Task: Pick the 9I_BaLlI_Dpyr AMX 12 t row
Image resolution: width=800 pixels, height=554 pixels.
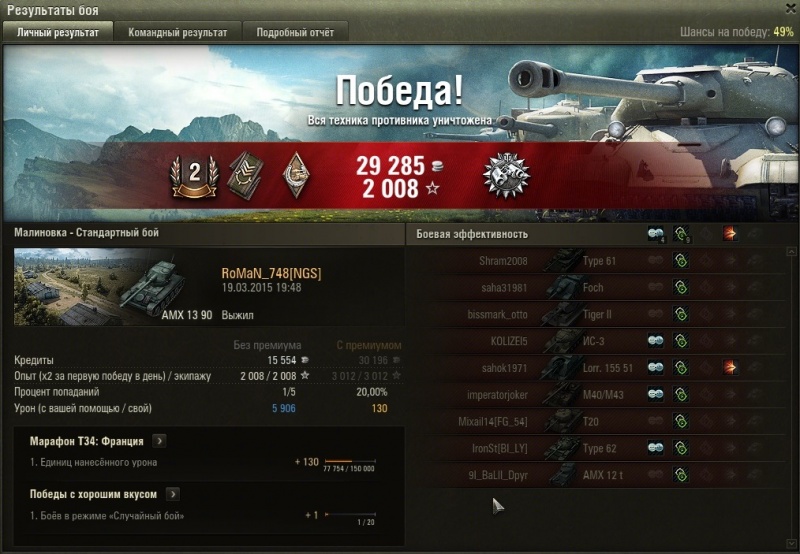Action: click(600, 475)
